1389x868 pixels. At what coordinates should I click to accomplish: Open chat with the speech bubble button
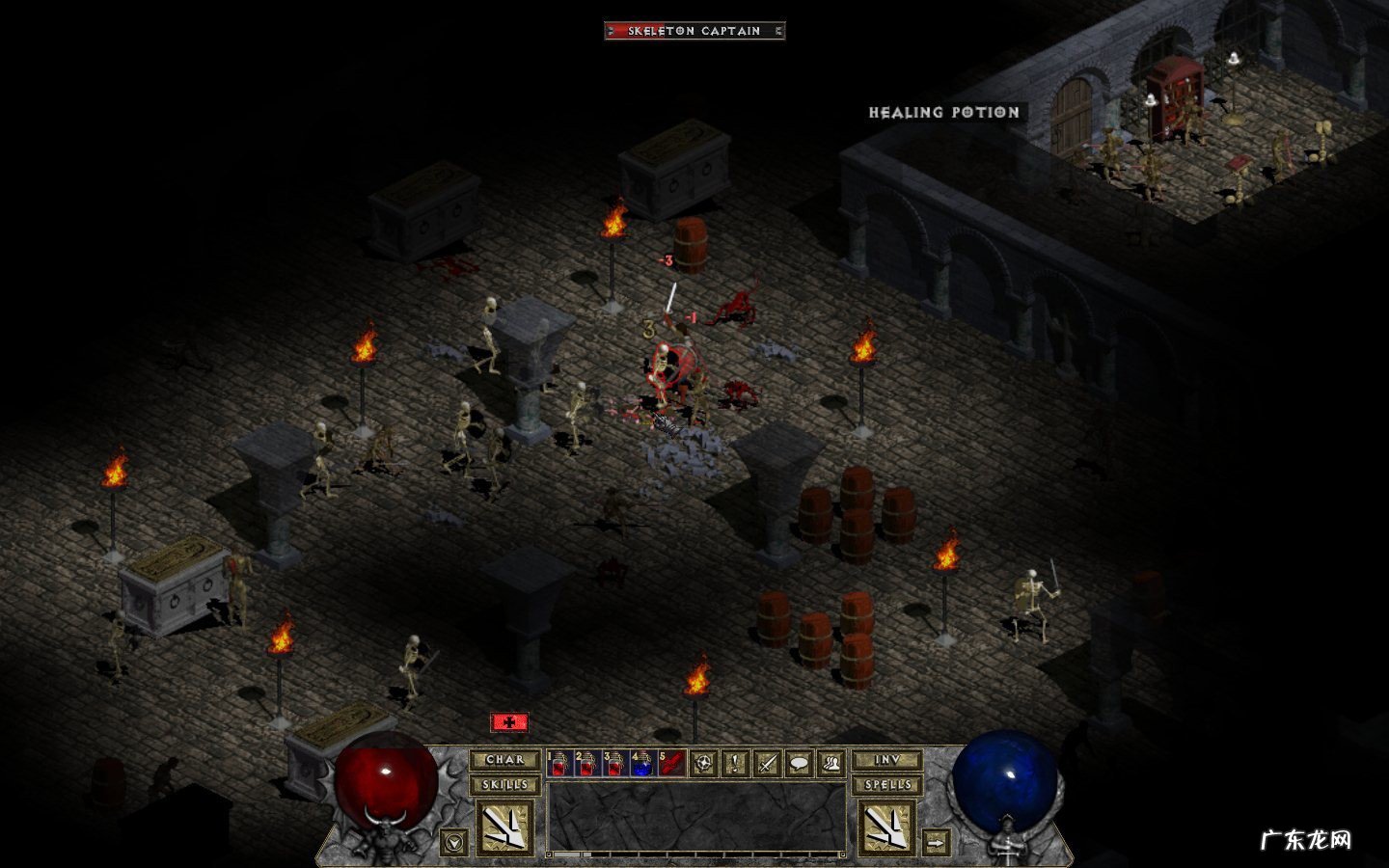coord(800,764)
